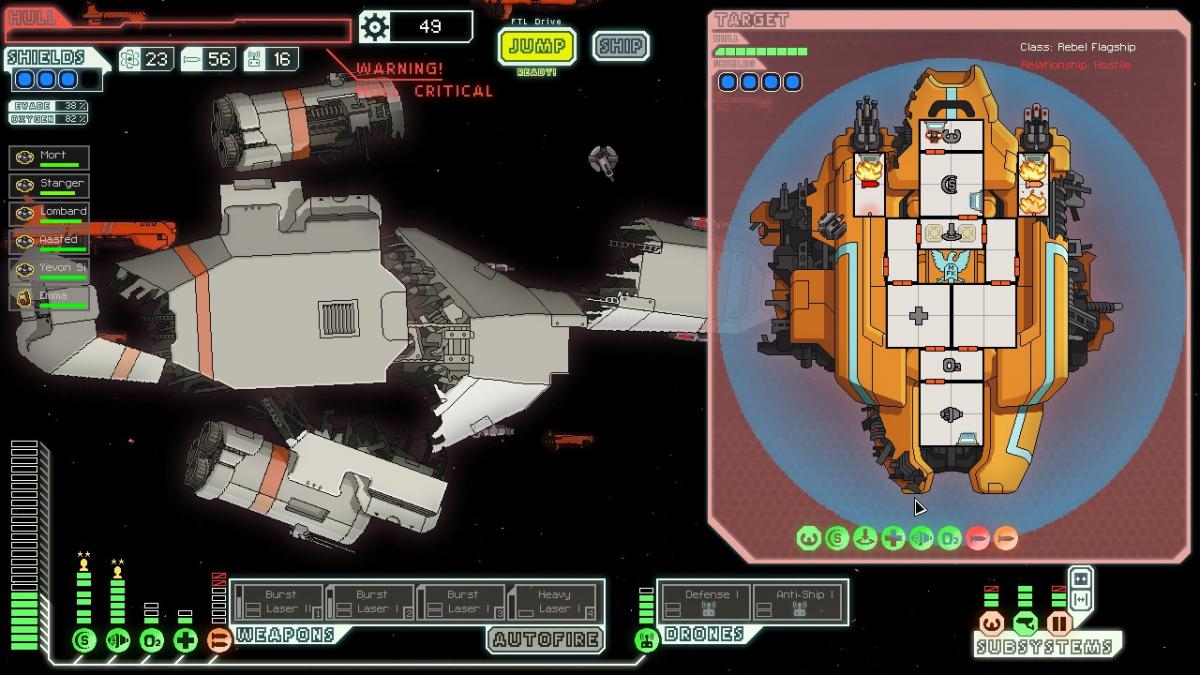Screen dimensions: 1200x675
Task: Click the medbay system power icon
Action: [185, 640]
